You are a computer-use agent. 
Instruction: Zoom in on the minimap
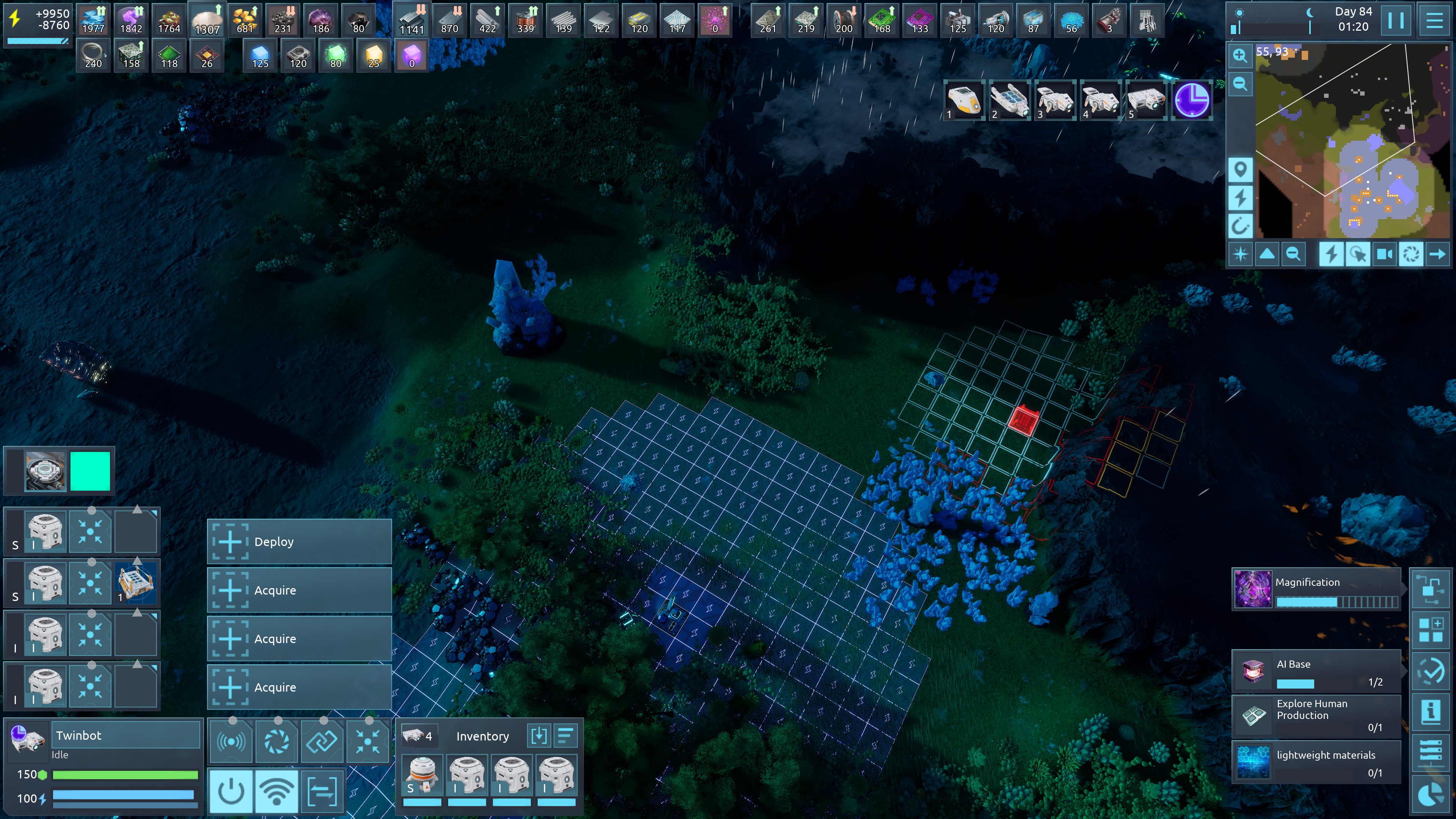click(1239, 55)
